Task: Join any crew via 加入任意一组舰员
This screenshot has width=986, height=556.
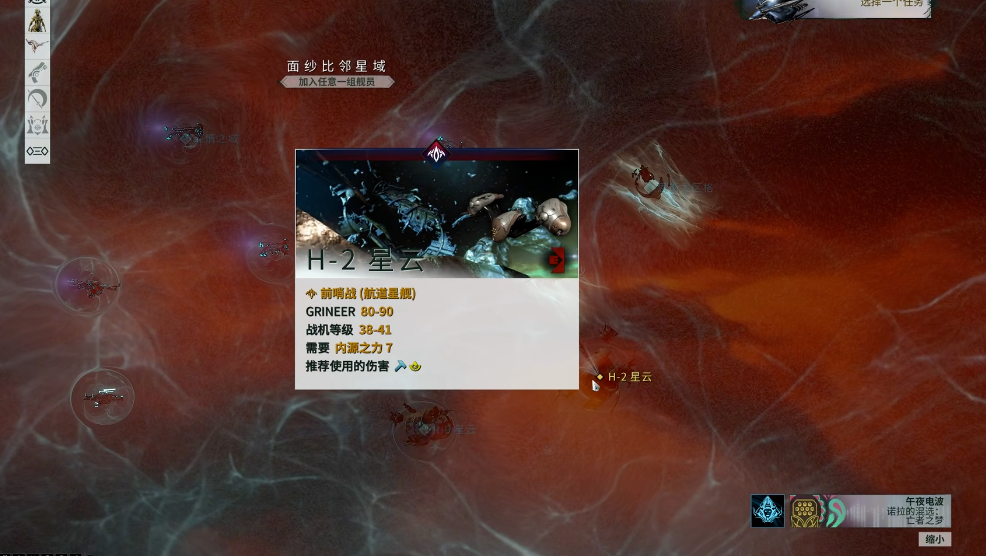Action: 337,82
